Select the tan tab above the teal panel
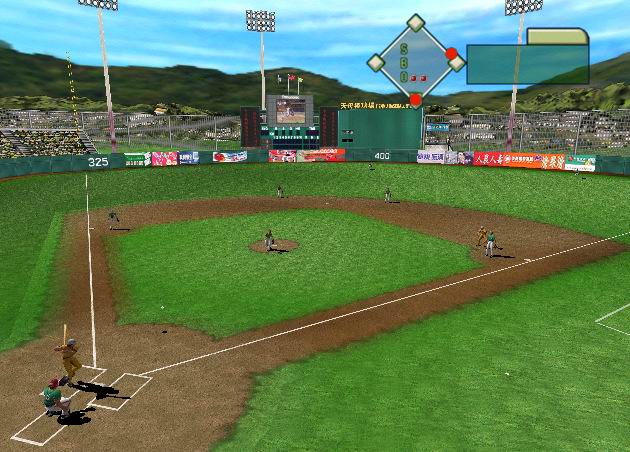This screenshot has height=452, width=630. point(557,37)
